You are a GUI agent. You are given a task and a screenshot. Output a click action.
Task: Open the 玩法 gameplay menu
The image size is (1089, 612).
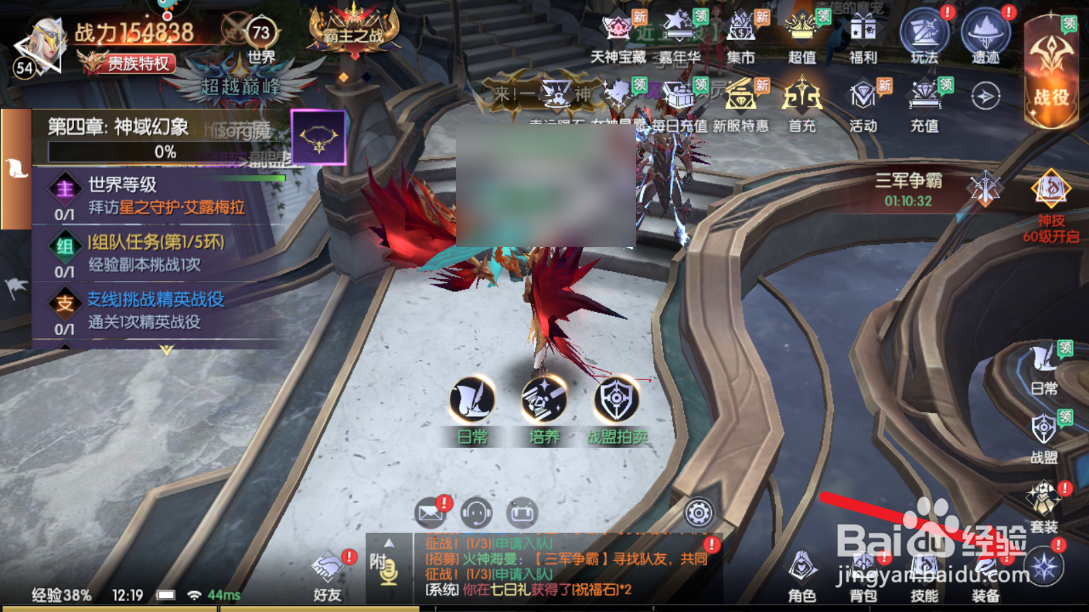click(924, 36)
